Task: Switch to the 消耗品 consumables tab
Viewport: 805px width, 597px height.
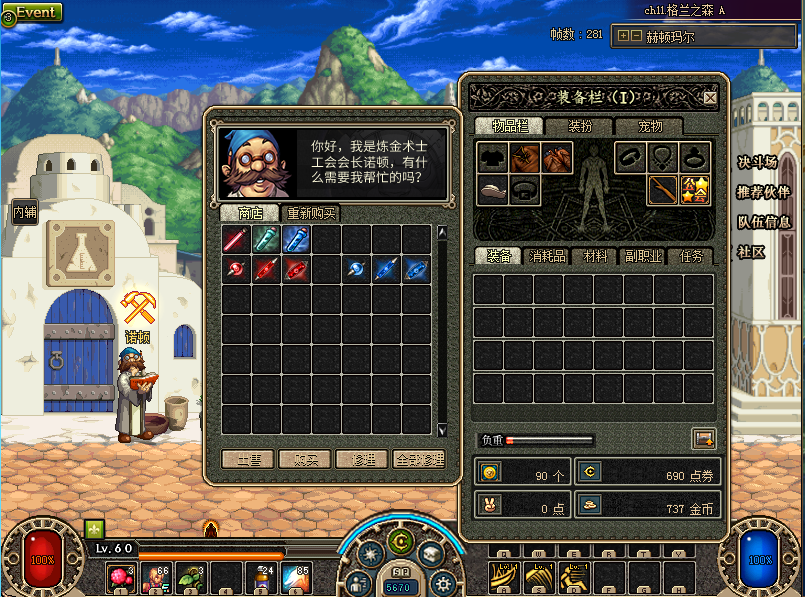Action: 547,256
